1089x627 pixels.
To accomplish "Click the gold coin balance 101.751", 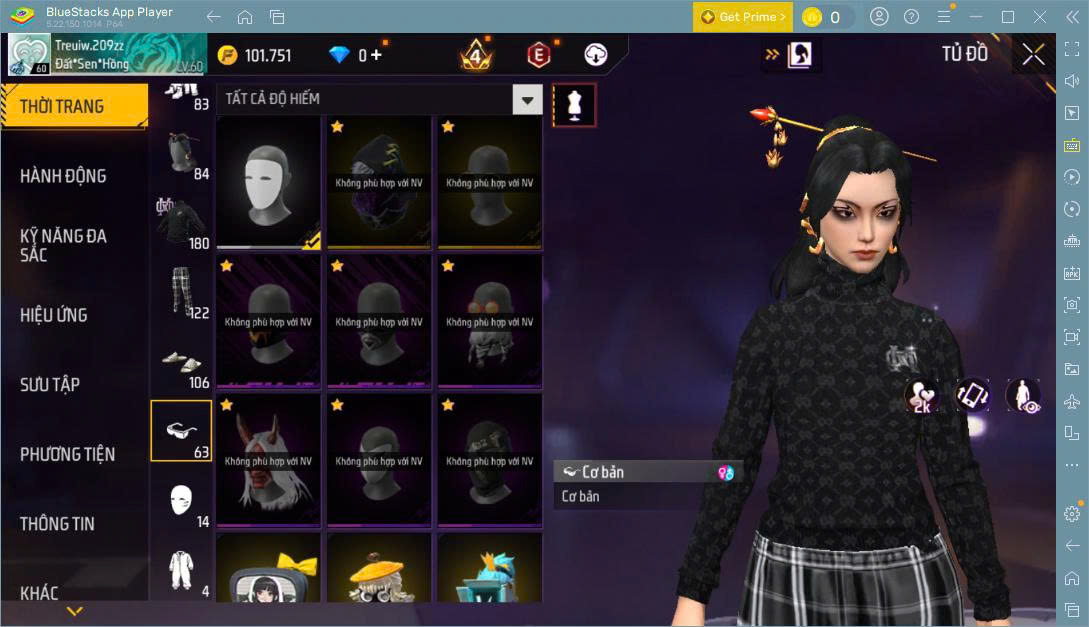I will tap(256, 56).
